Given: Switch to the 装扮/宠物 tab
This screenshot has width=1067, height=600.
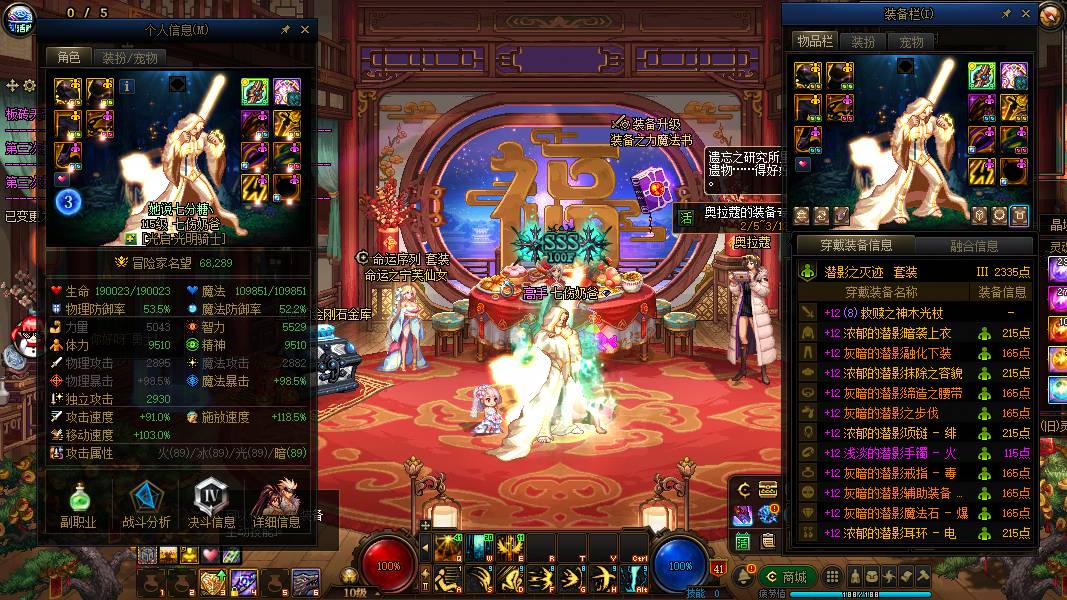Looking at the screenshot, I should tap(130, 58).
